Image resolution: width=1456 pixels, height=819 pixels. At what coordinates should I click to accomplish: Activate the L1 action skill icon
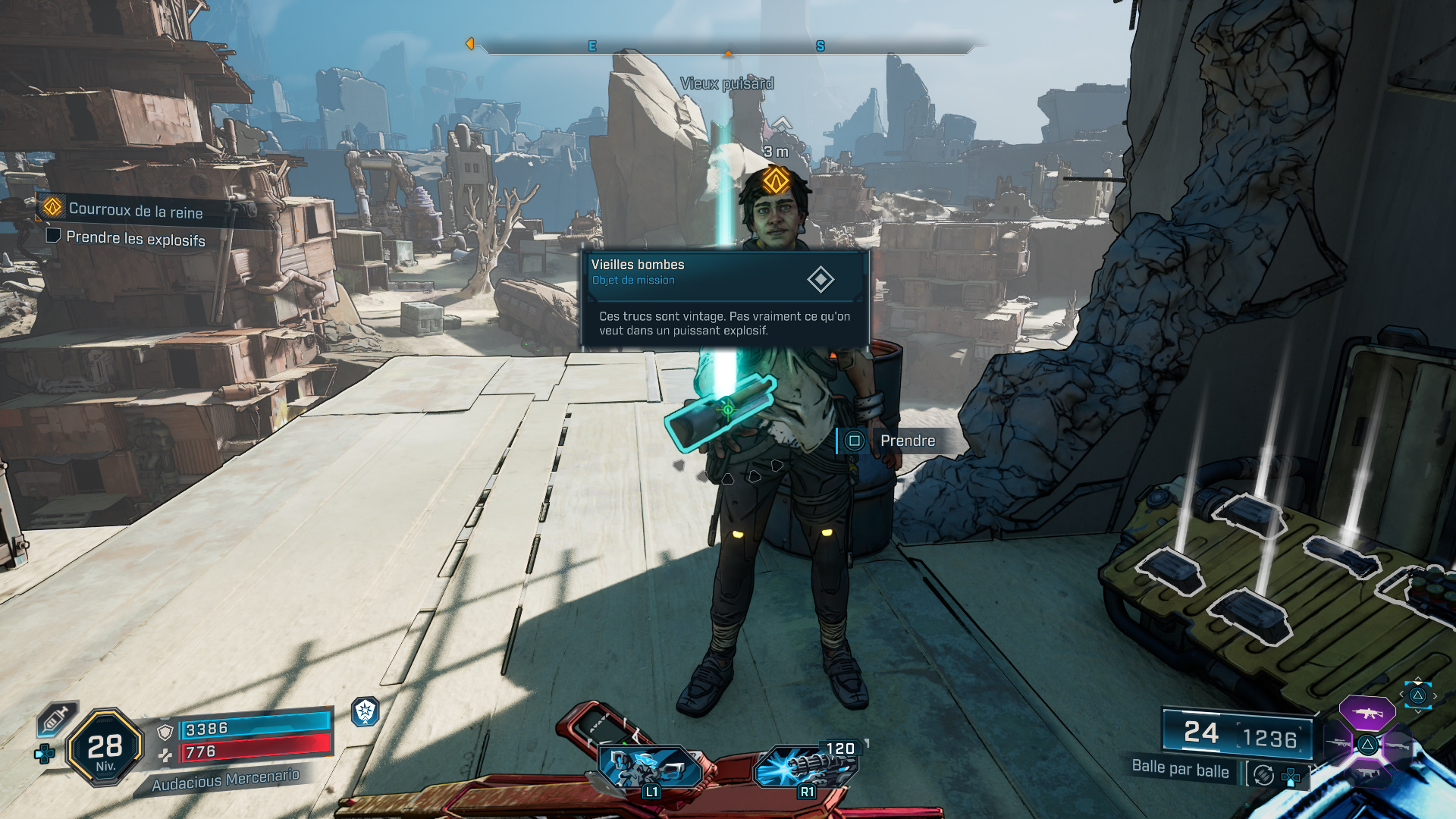coord(648,767)
